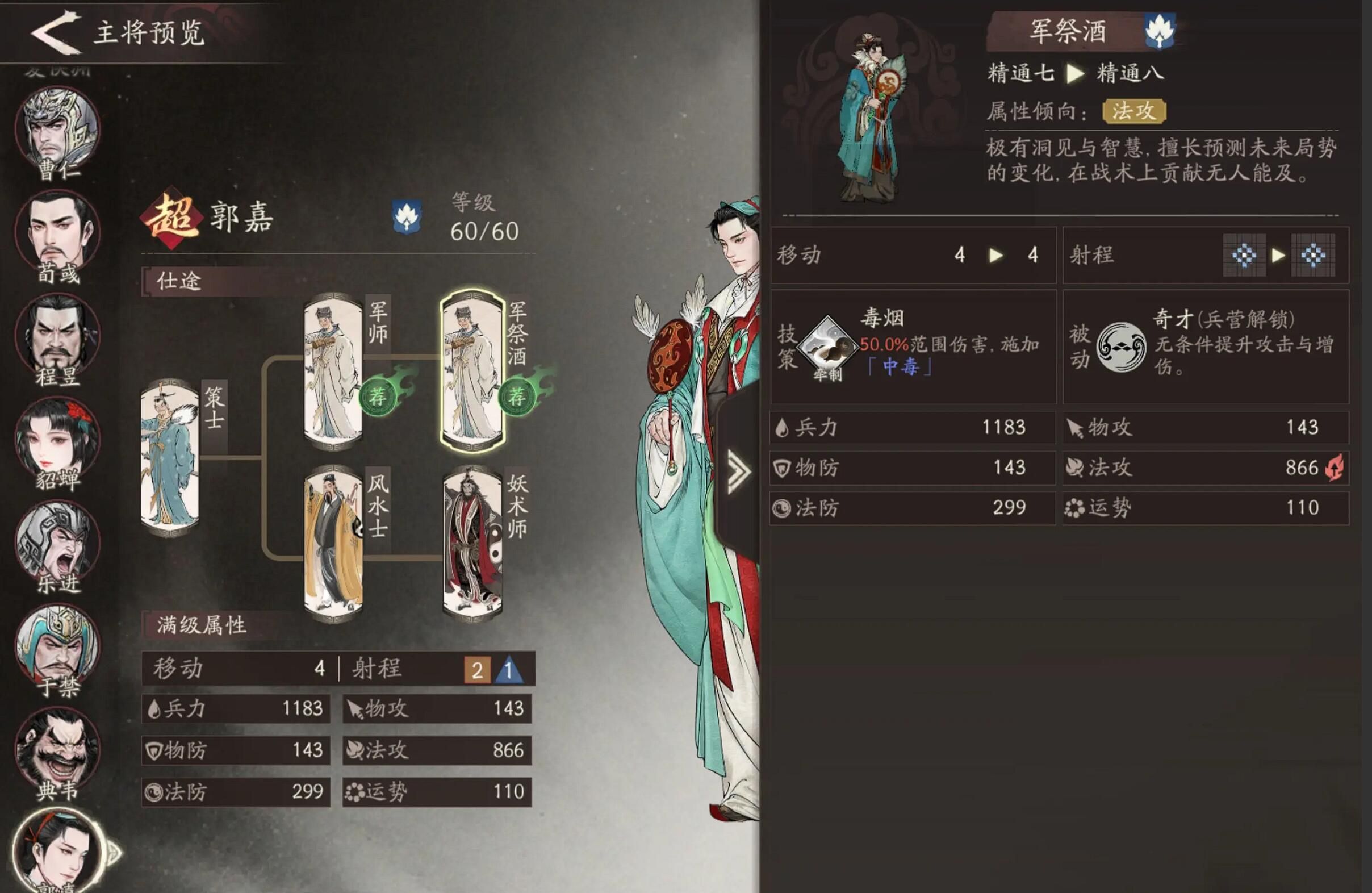The image size is (1372, 893).
Task: Choose general 于禁
Action: coord(58,646)
